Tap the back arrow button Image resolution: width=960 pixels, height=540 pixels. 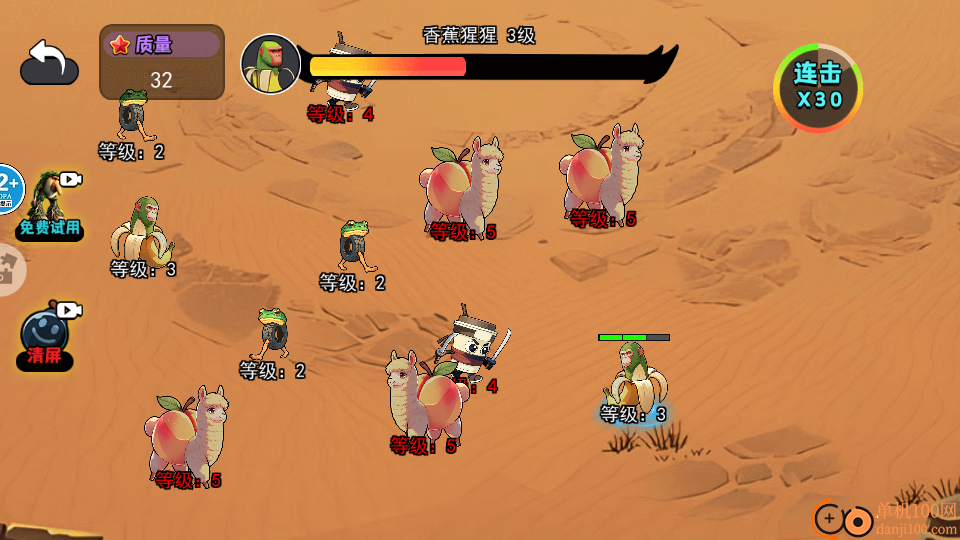(x=49, y=62)
